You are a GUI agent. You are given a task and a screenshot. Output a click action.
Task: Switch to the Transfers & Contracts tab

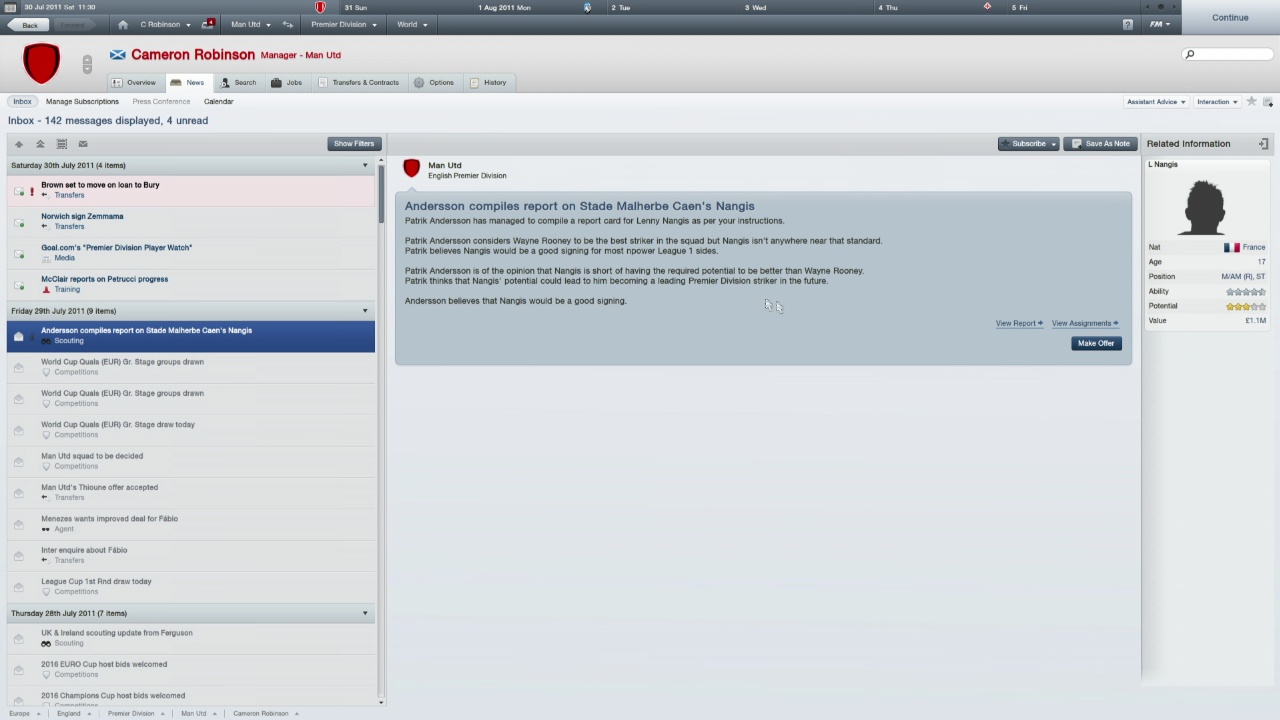365,82
